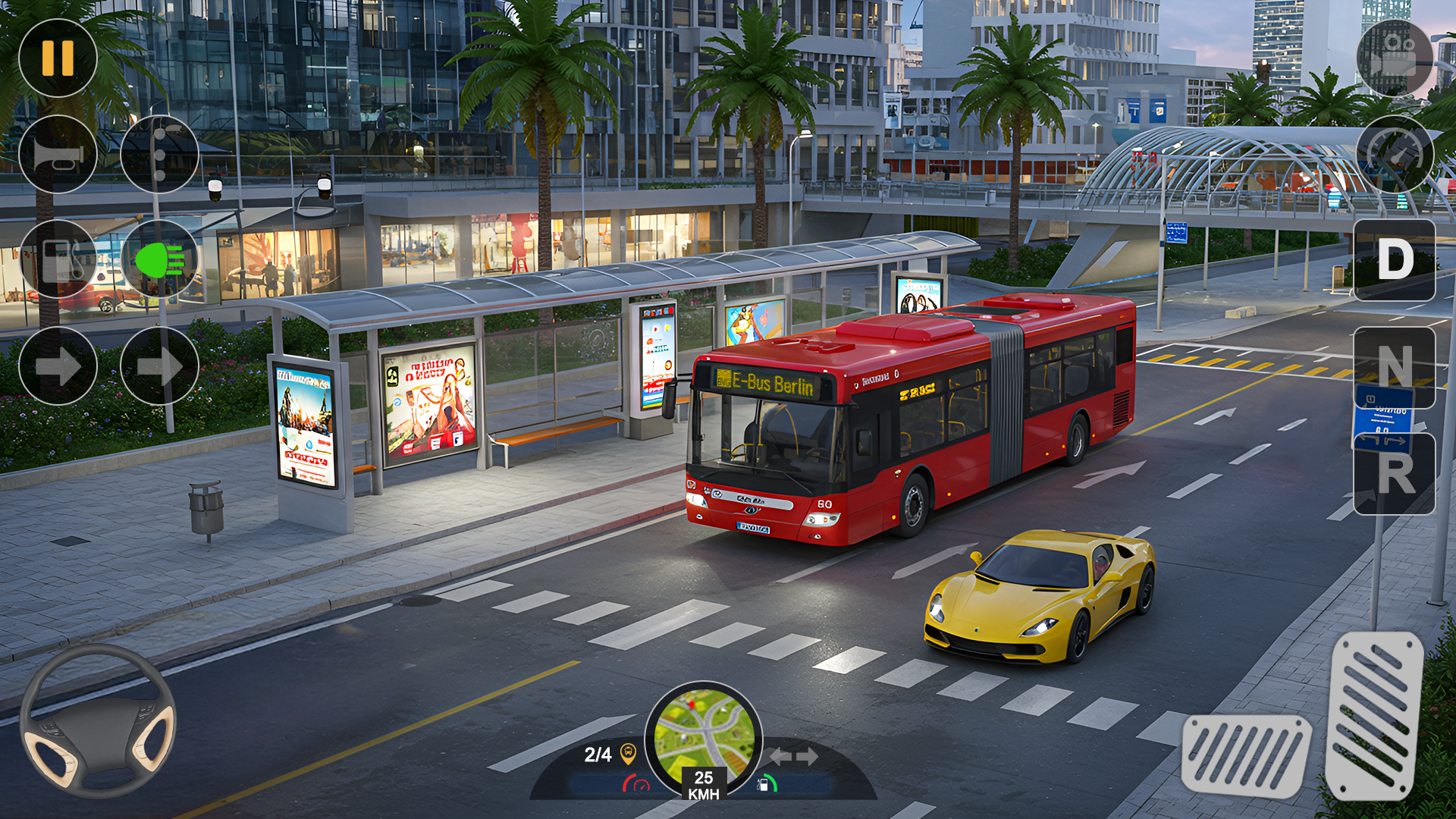Image resolution: width=1456 pixels, height=819 pixels.
Task: Engage Reverse gear R
Action: click(1395, 474)
